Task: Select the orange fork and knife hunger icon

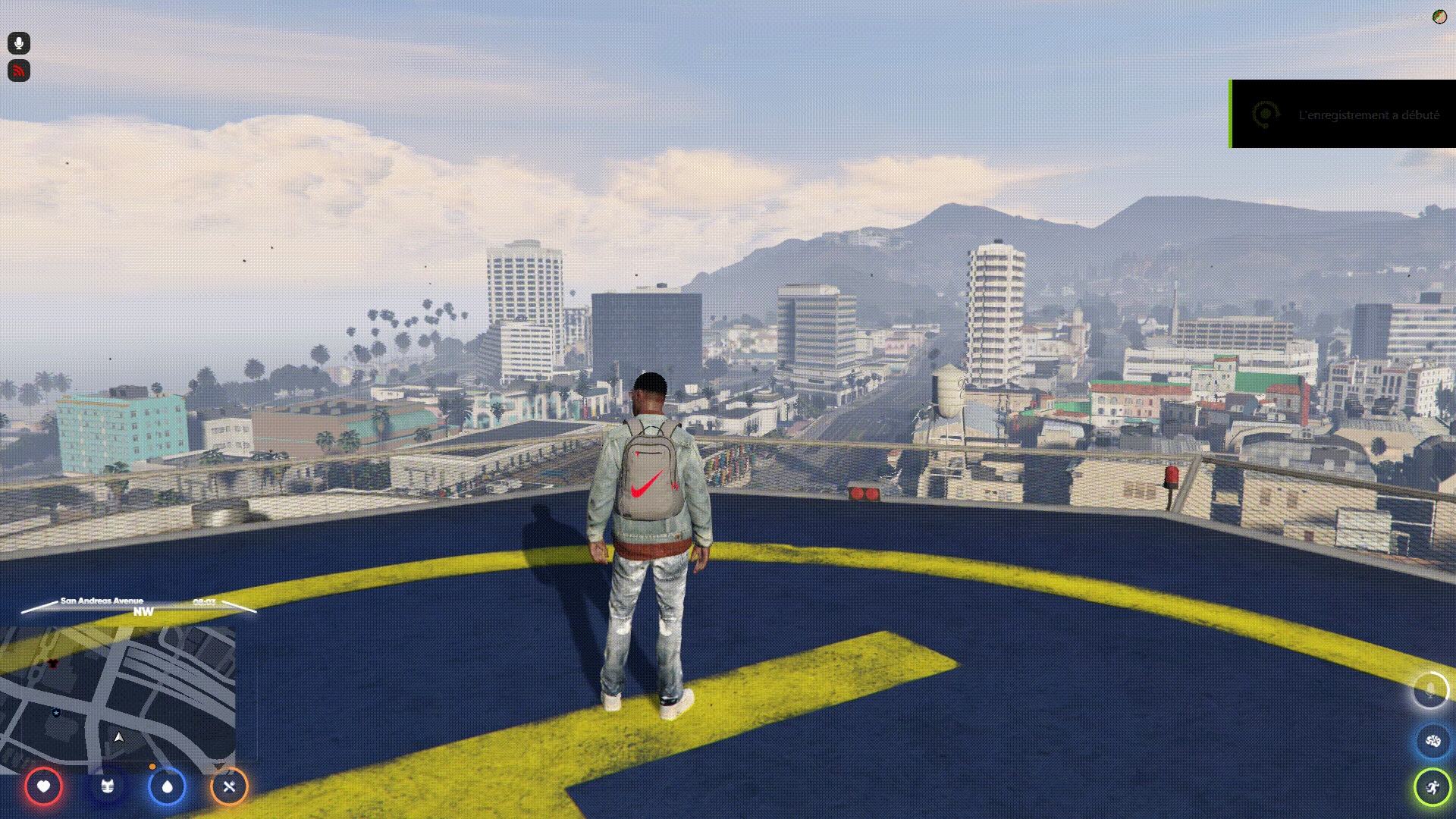Action: (229, 786)
